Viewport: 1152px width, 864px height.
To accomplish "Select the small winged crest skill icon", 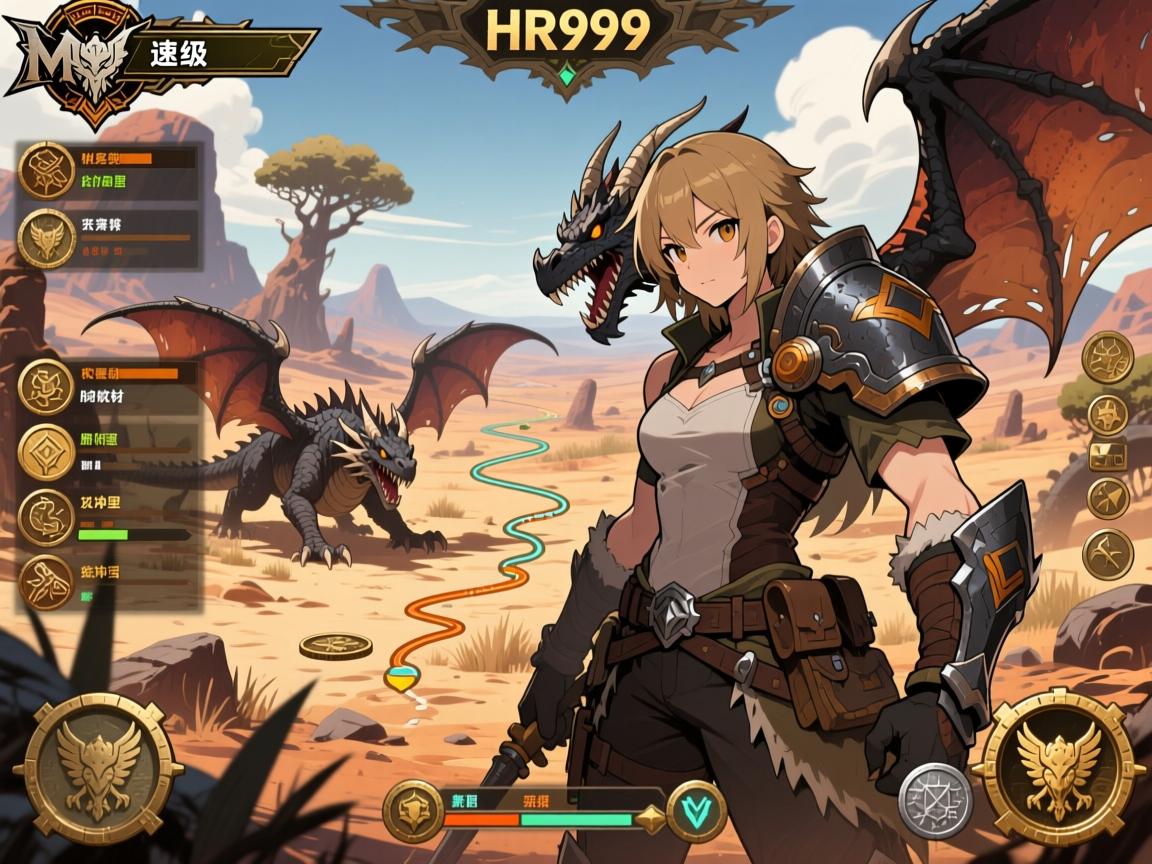I will coord(46,239).
